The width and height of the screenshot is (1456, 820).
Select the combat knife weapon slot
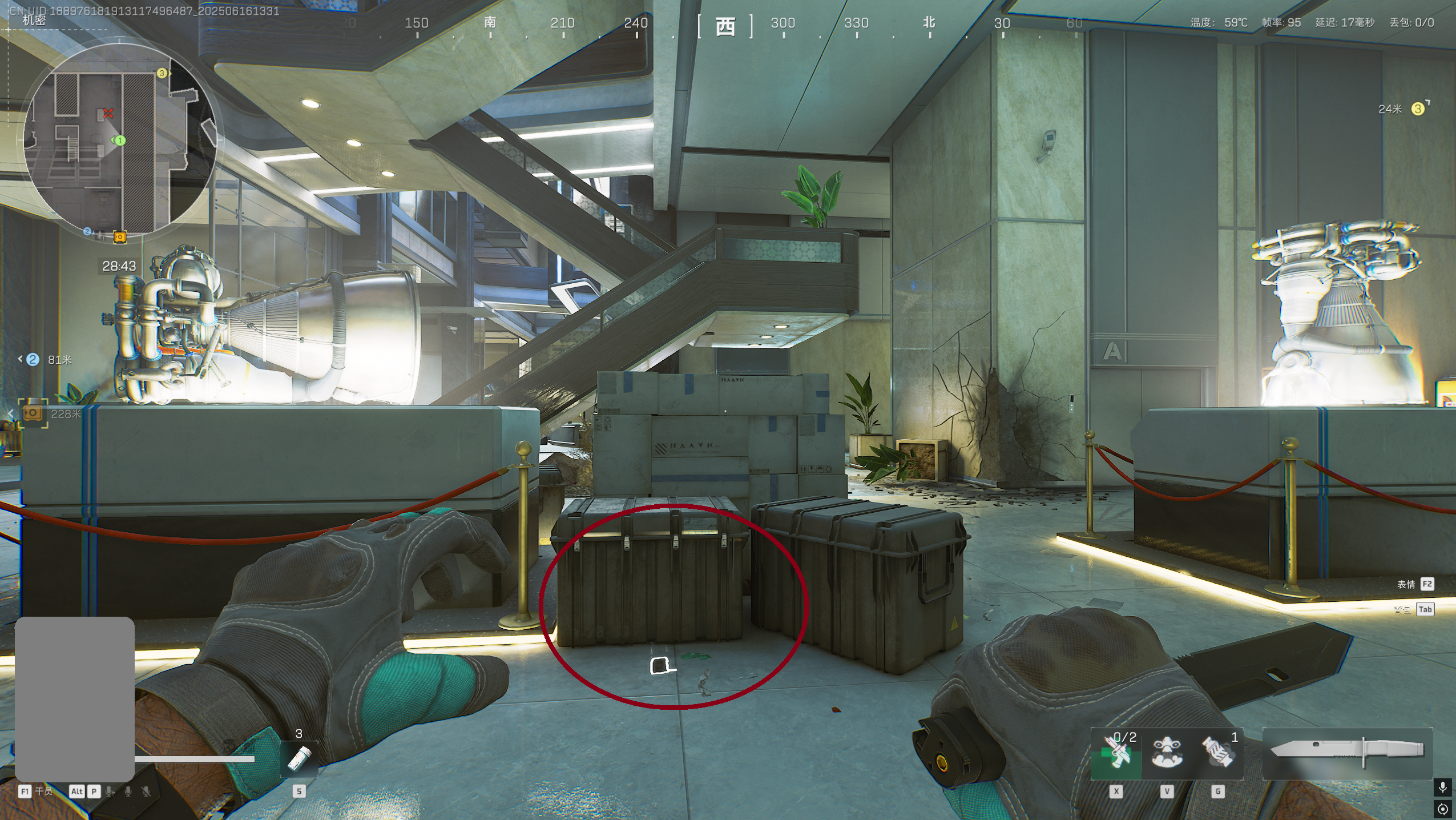click(1347, 754)
